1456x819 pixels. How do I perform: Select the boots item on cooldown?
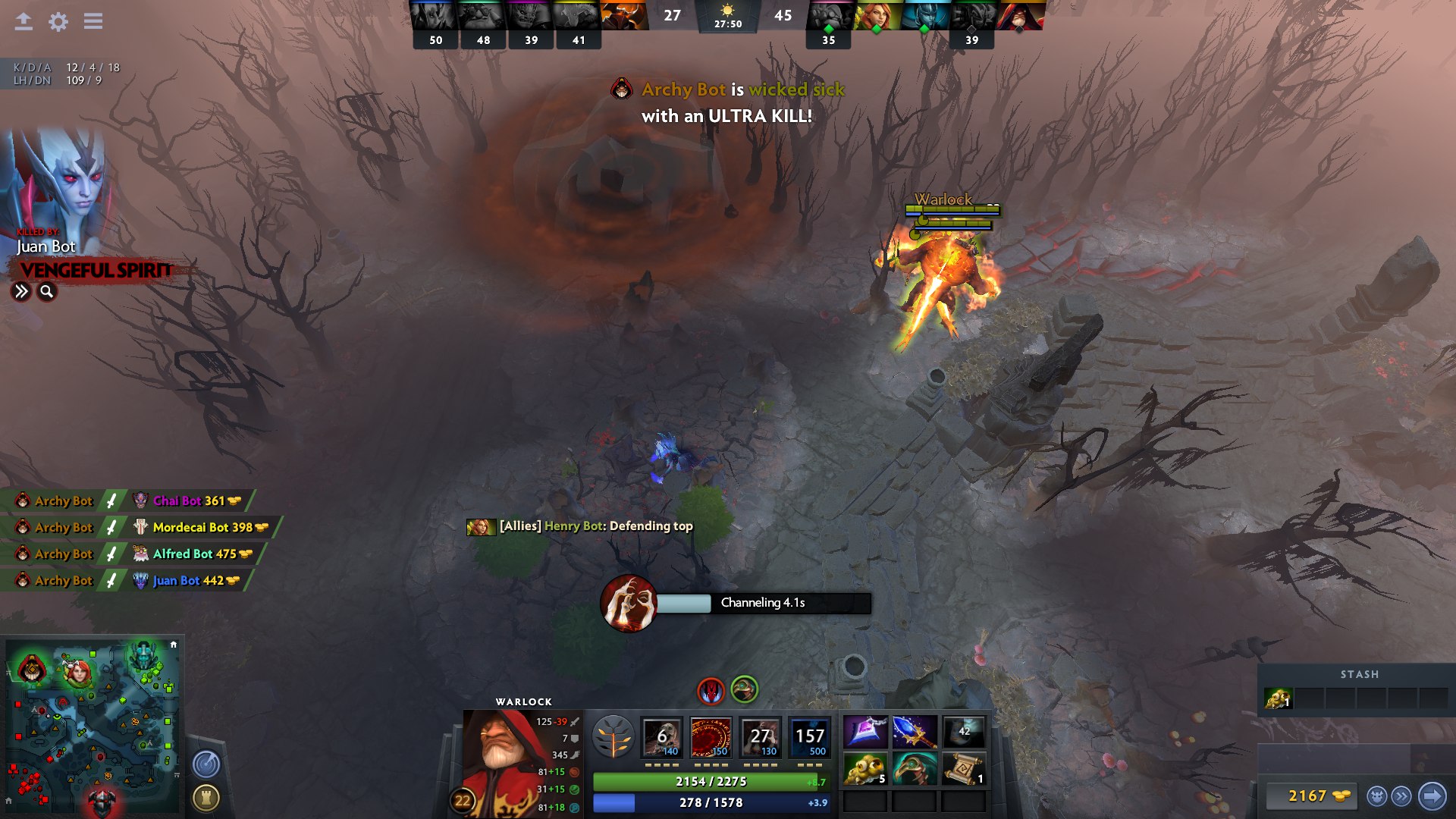[x=964, y=732]
